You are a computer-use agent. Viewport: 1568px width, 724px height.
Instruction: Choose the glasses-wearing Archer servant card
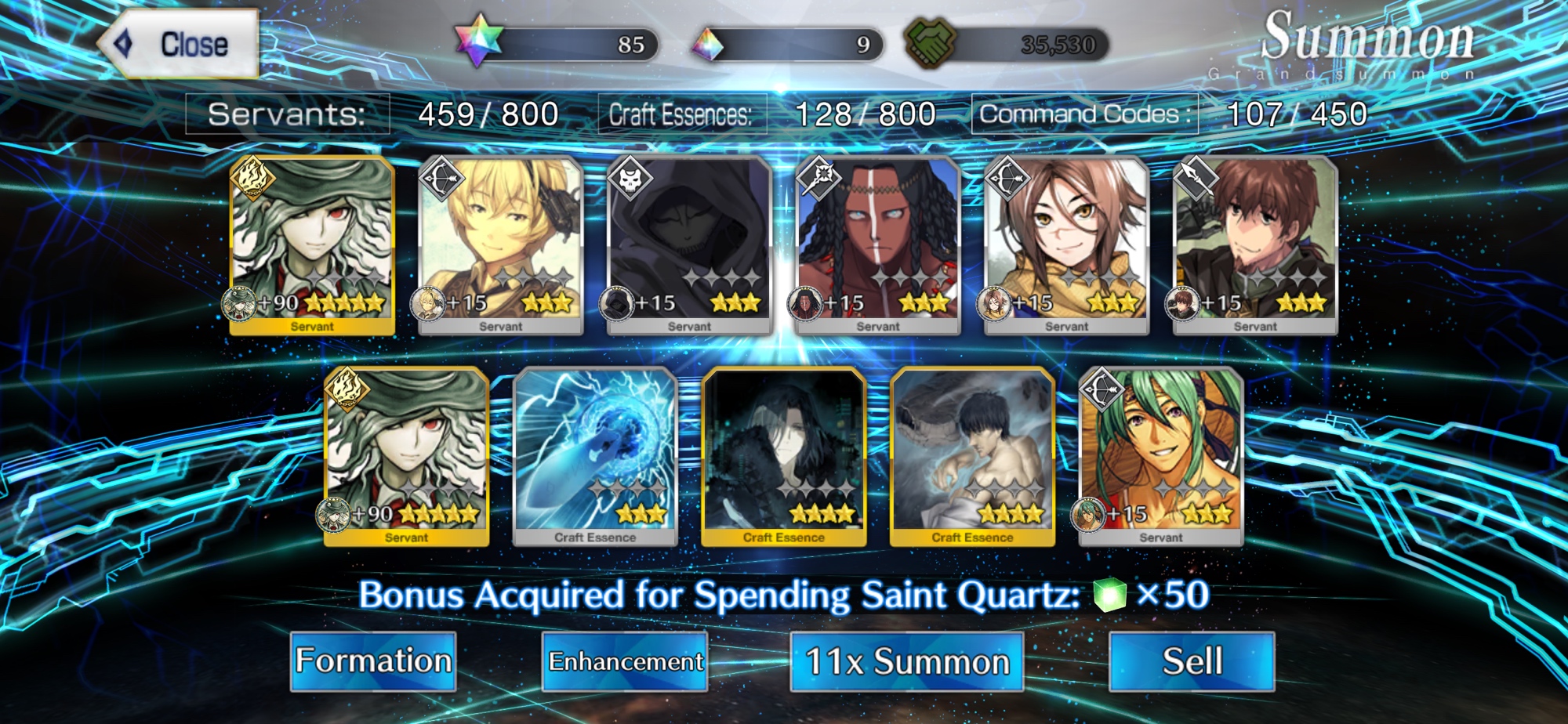1066,244
